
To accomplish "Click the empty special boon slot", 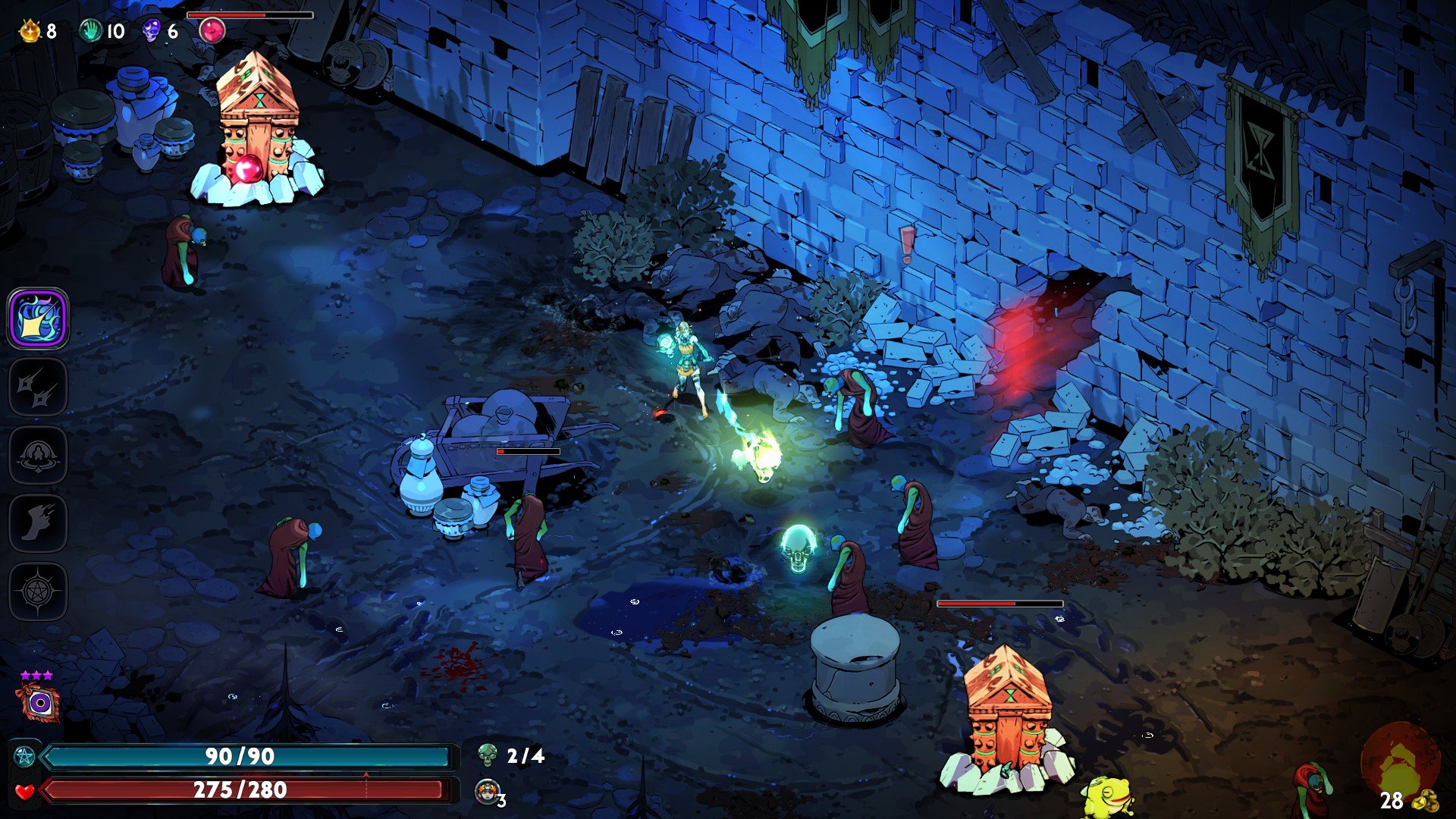I will pos(39,387).
